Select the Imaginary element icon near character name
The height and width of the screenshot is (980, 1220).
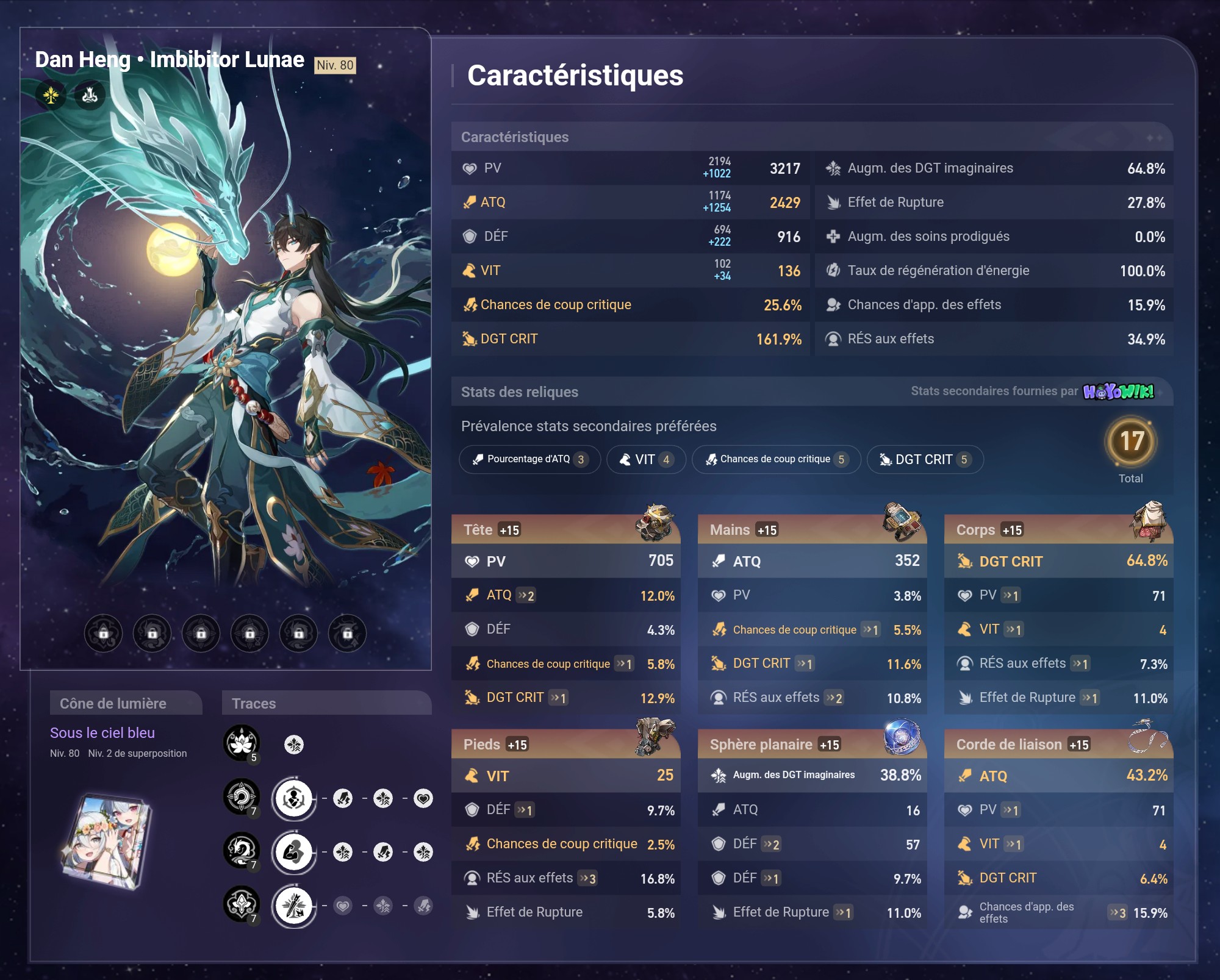pos(50,95)
